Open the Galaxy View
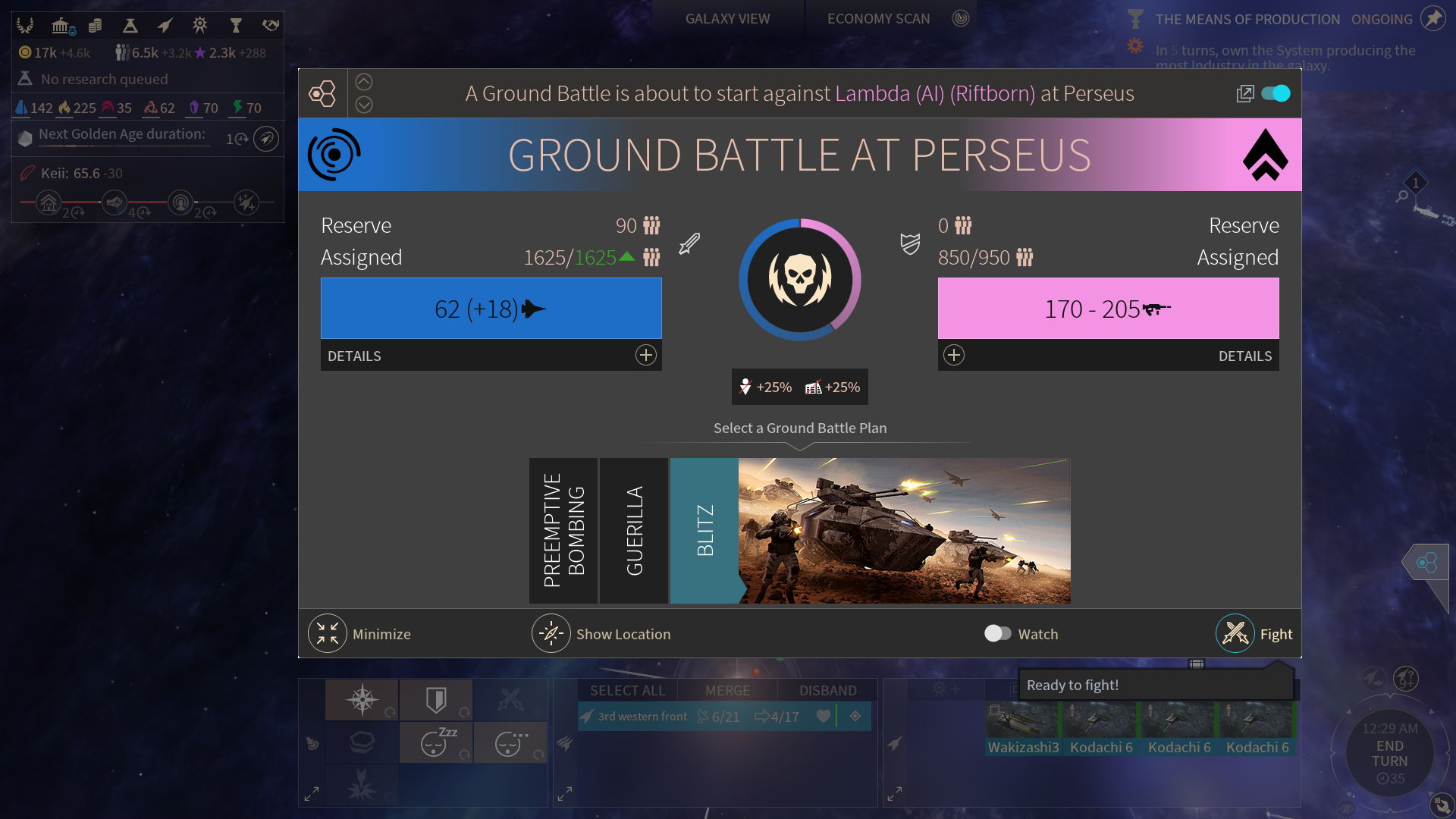This screenshot has height=819, width=1456. [x=727, y=19]
